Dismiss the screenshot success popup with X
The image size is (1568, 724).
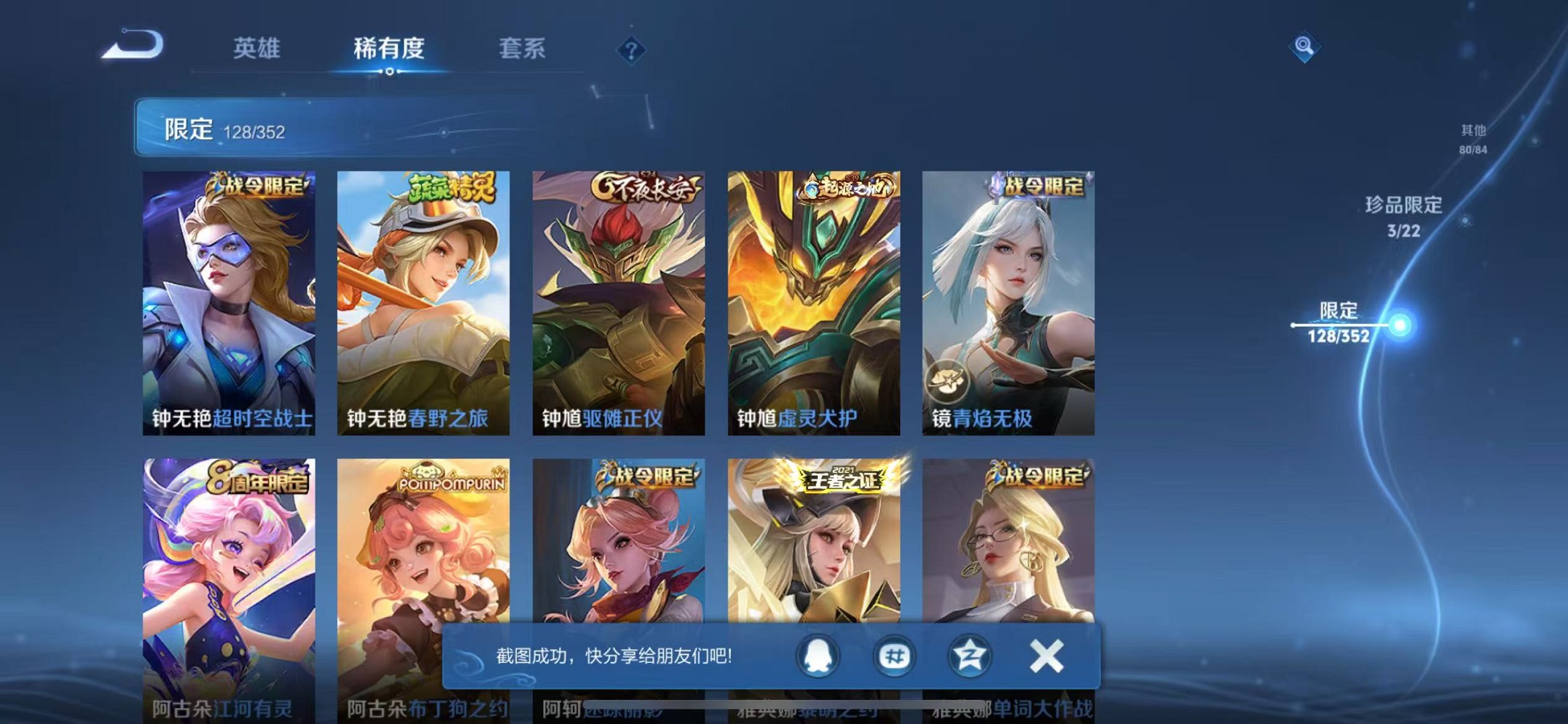point(1047,656)
